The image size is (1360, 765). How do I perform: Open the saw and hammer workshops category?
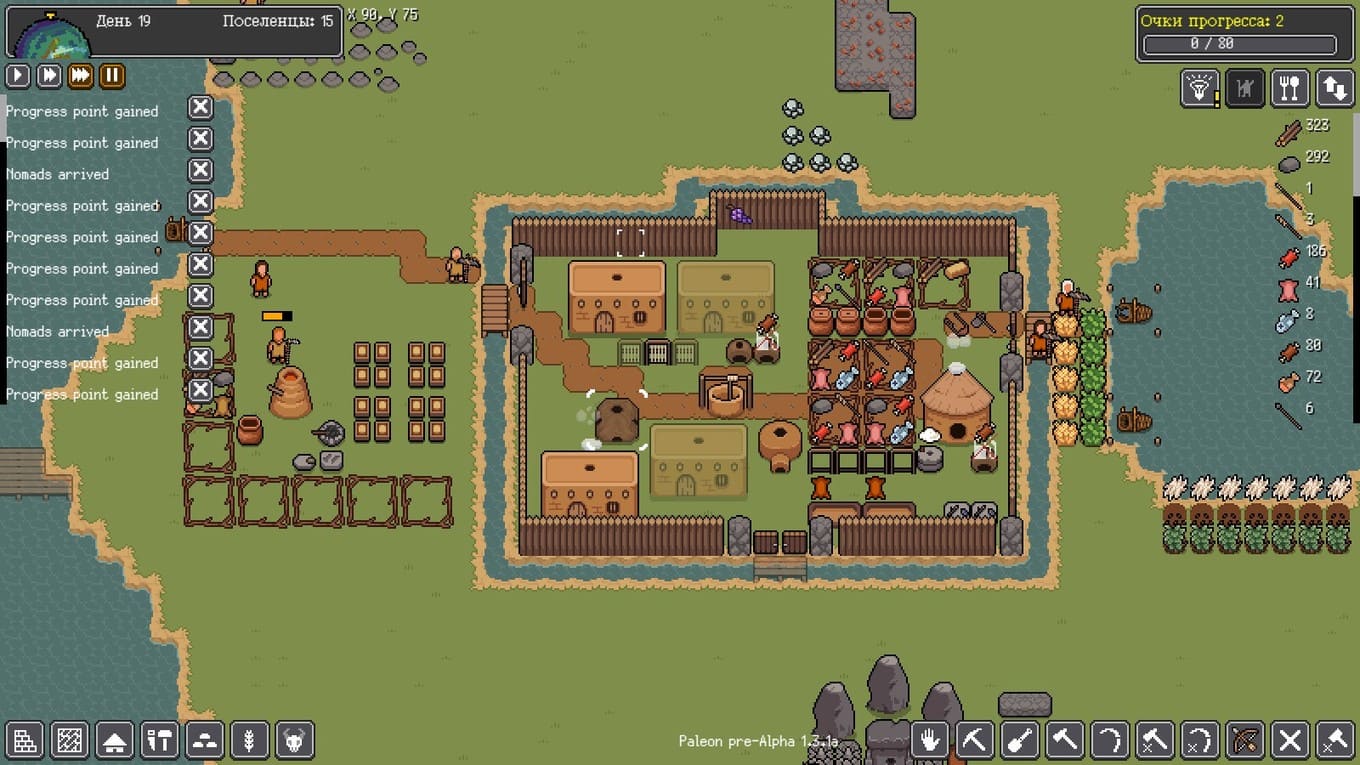[160, 740]
